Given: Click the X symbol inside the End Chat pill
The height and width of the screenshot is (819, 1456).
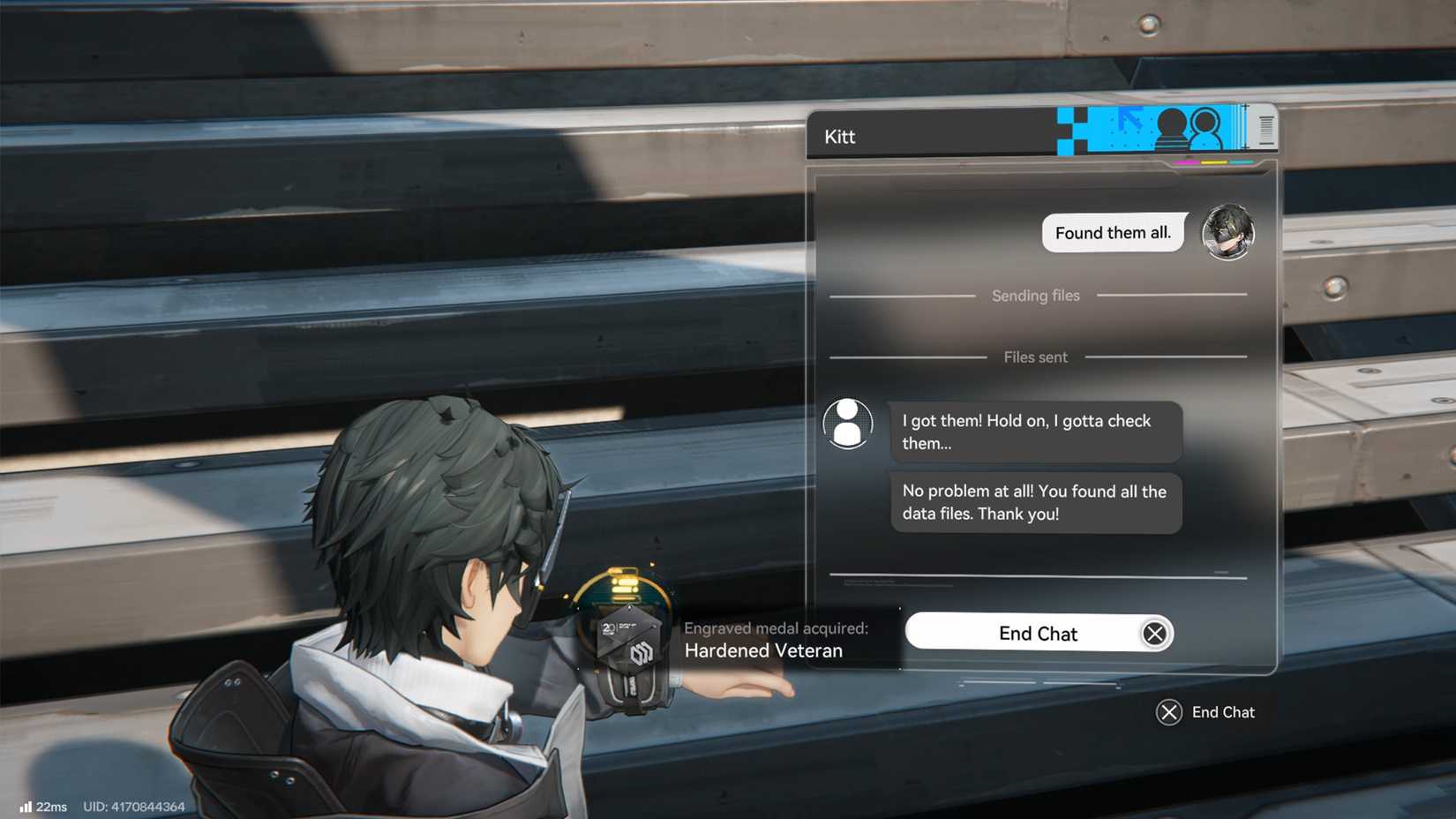Looking at the screenshot, I should [x=1156, y=633].
